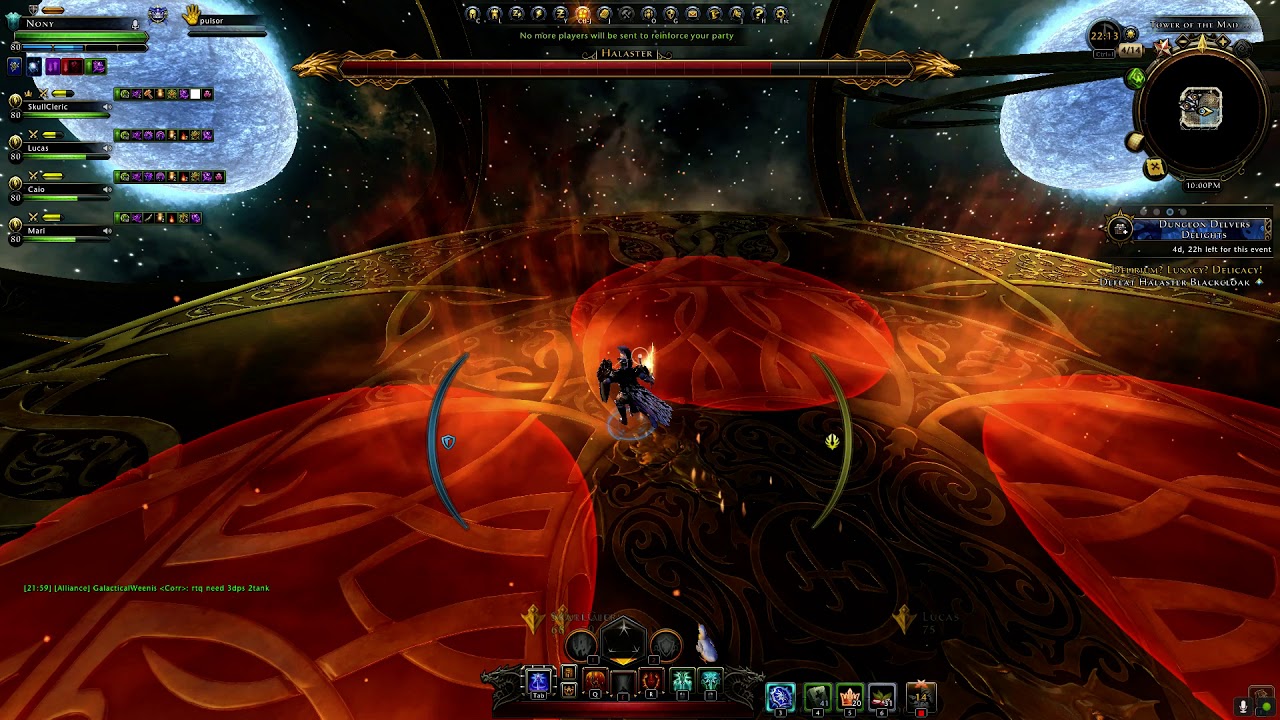Viewport: 1280px width, 720px height.
Task: Select the Defeat Halaster Blackcloak objective
Action: [x=1177, y=282]
